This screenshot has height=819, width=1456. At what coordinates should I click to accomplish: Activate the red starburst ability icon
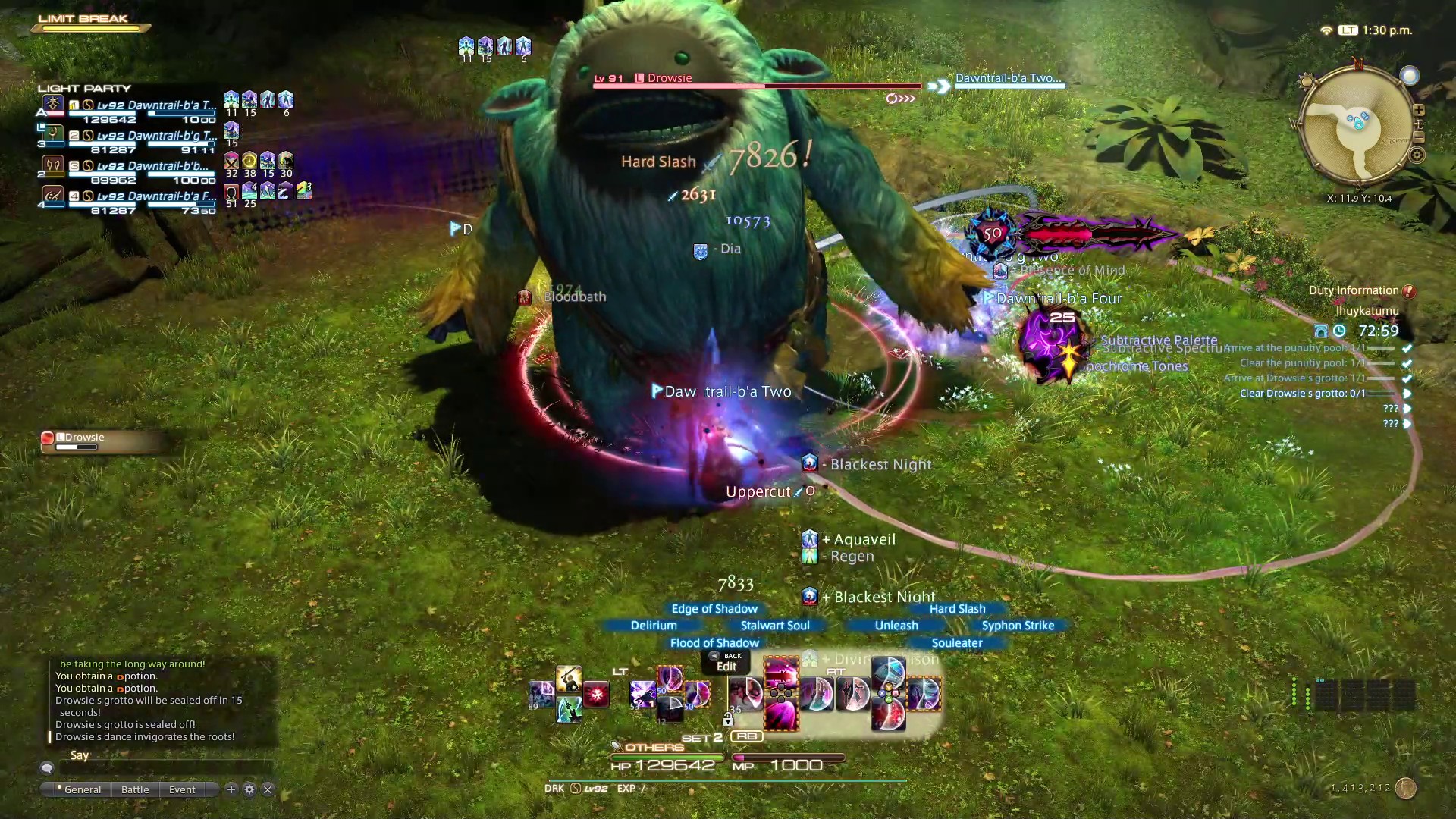[596, 694]
